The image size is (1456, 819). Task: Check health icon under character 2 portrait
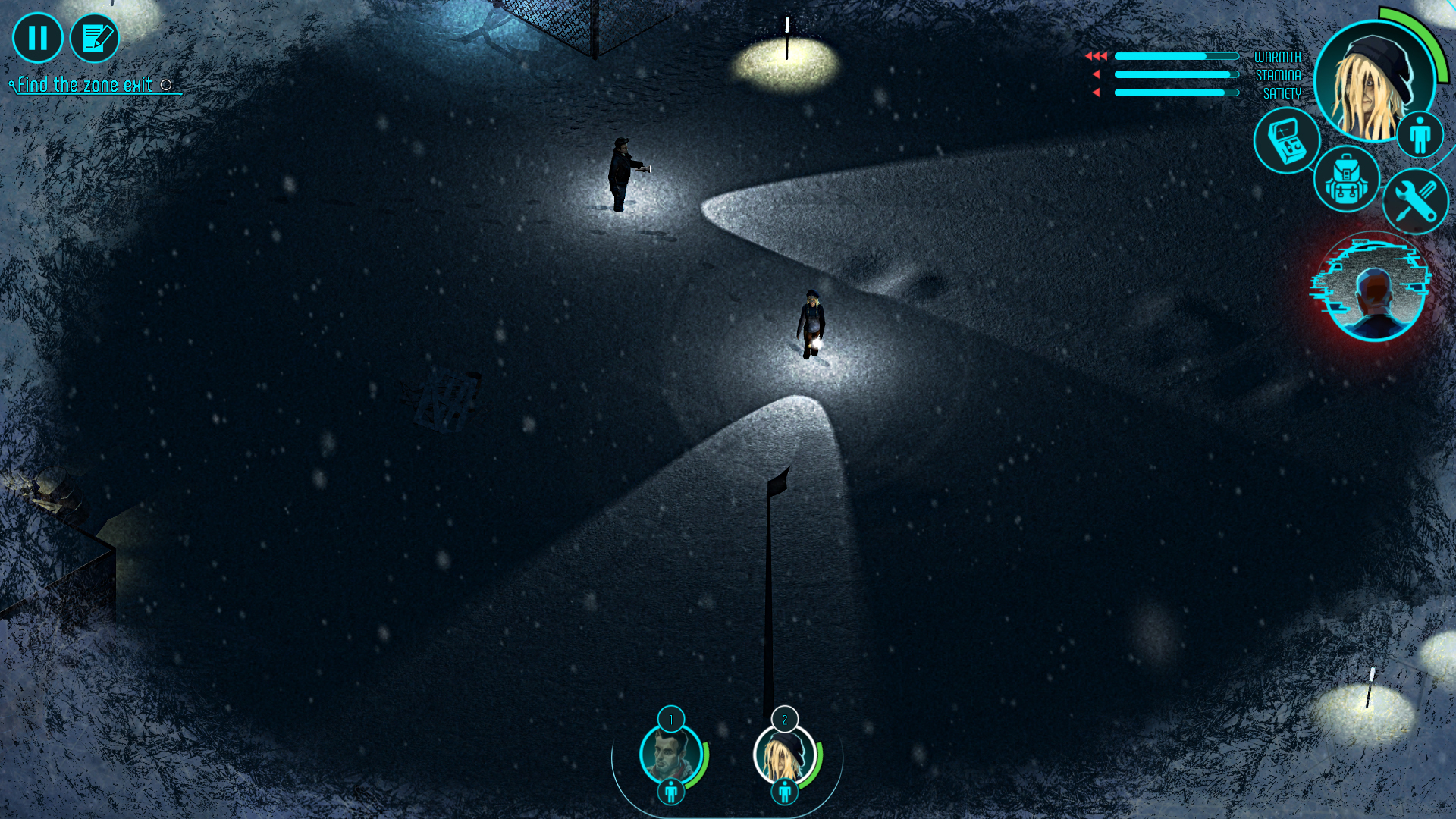[x=785, y=793]
